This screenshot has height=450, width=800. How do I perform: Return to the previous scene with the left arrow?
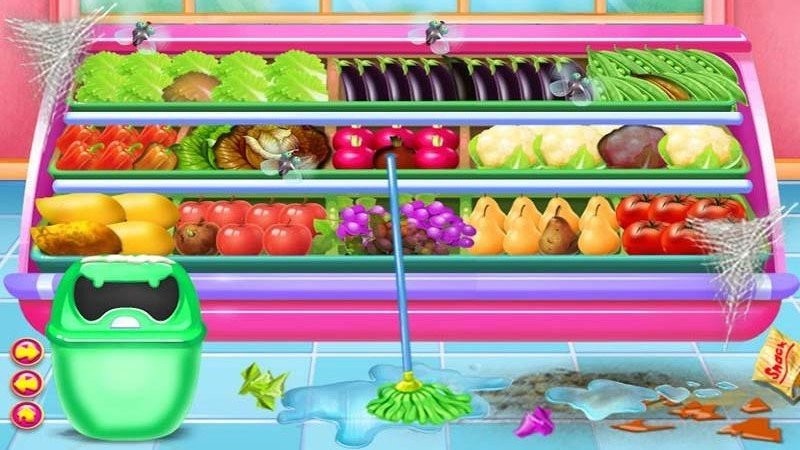coord(26,382)
